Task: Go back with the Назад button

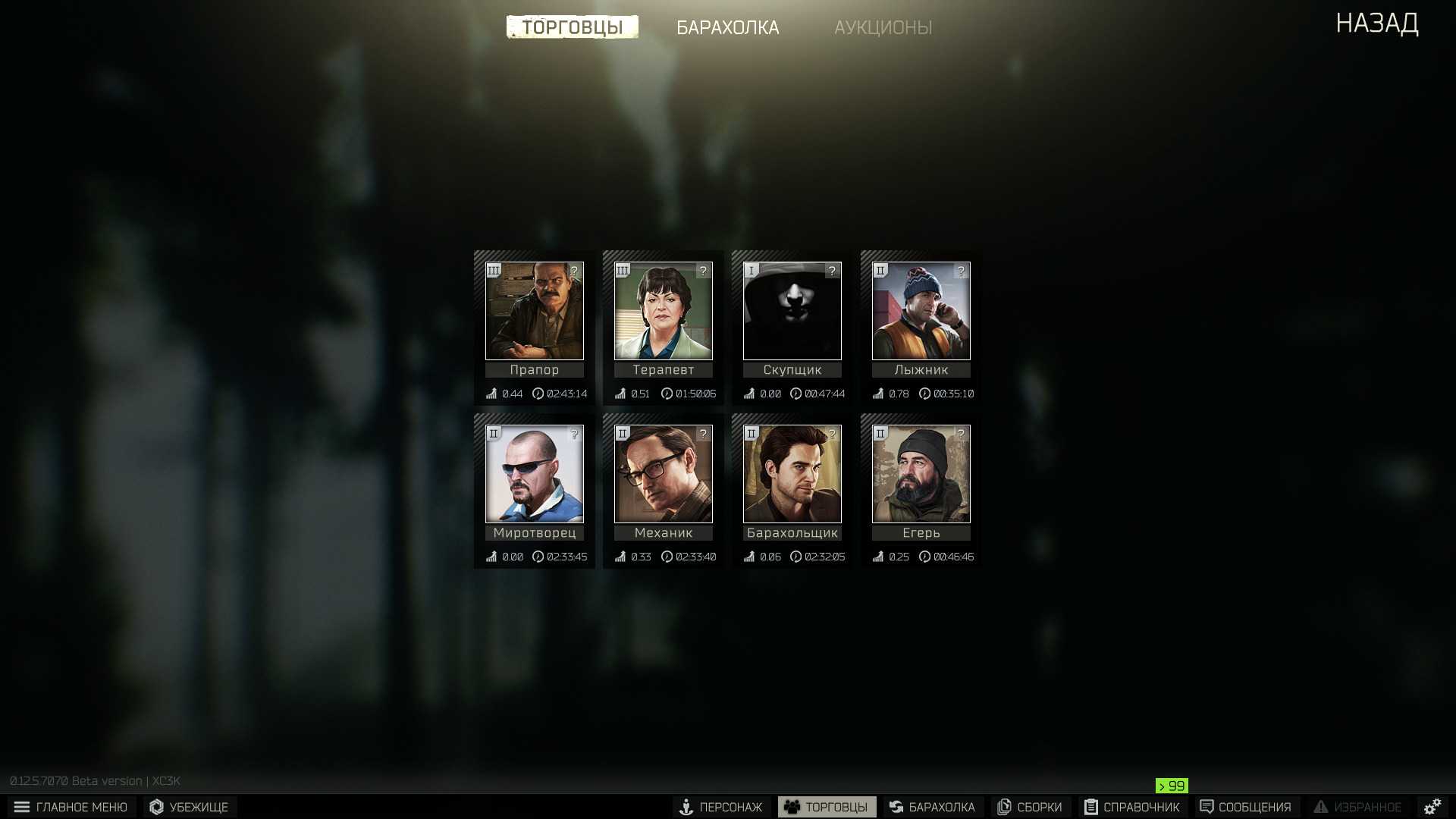Action: 1376,24
